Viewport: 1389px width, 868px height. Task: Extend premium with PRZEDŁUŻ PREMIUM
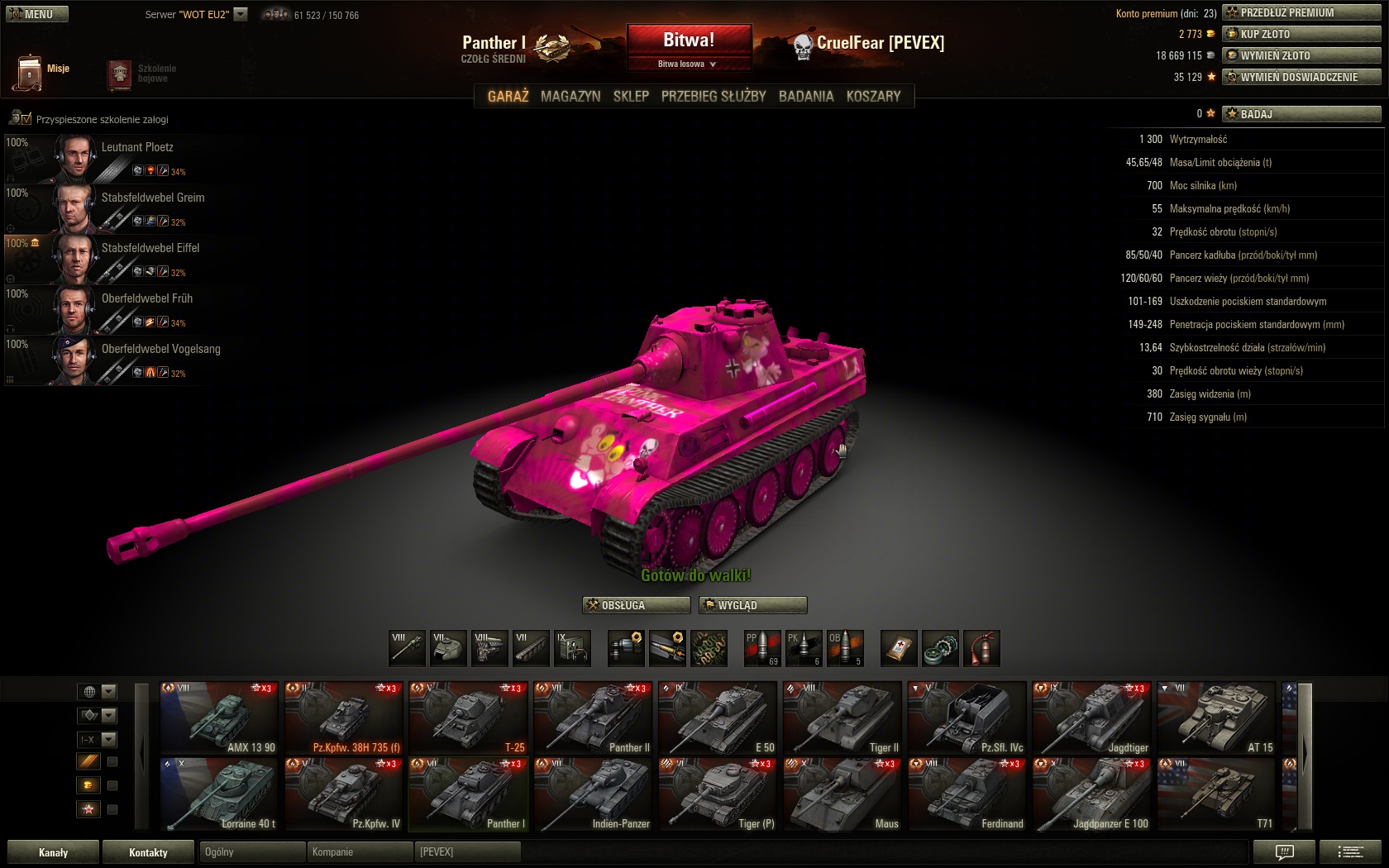pos(1301,12)
